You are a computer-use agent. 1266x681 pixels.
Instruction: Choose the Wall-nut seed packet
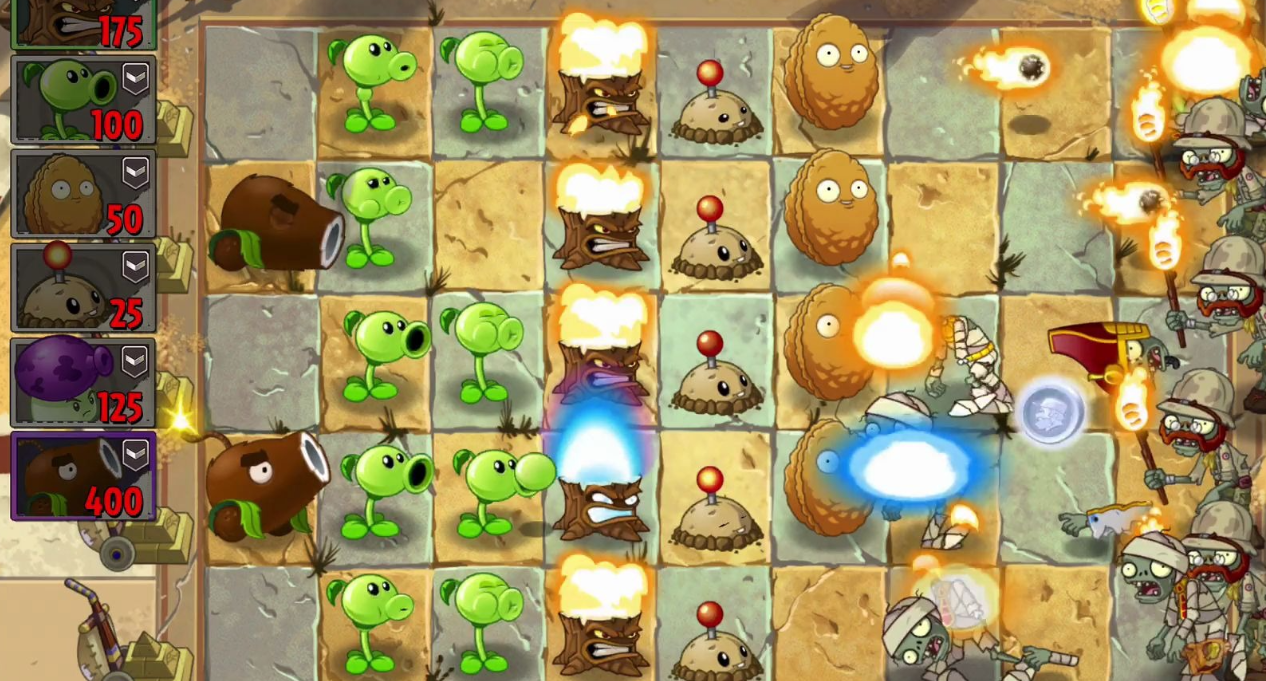point(83,194)
